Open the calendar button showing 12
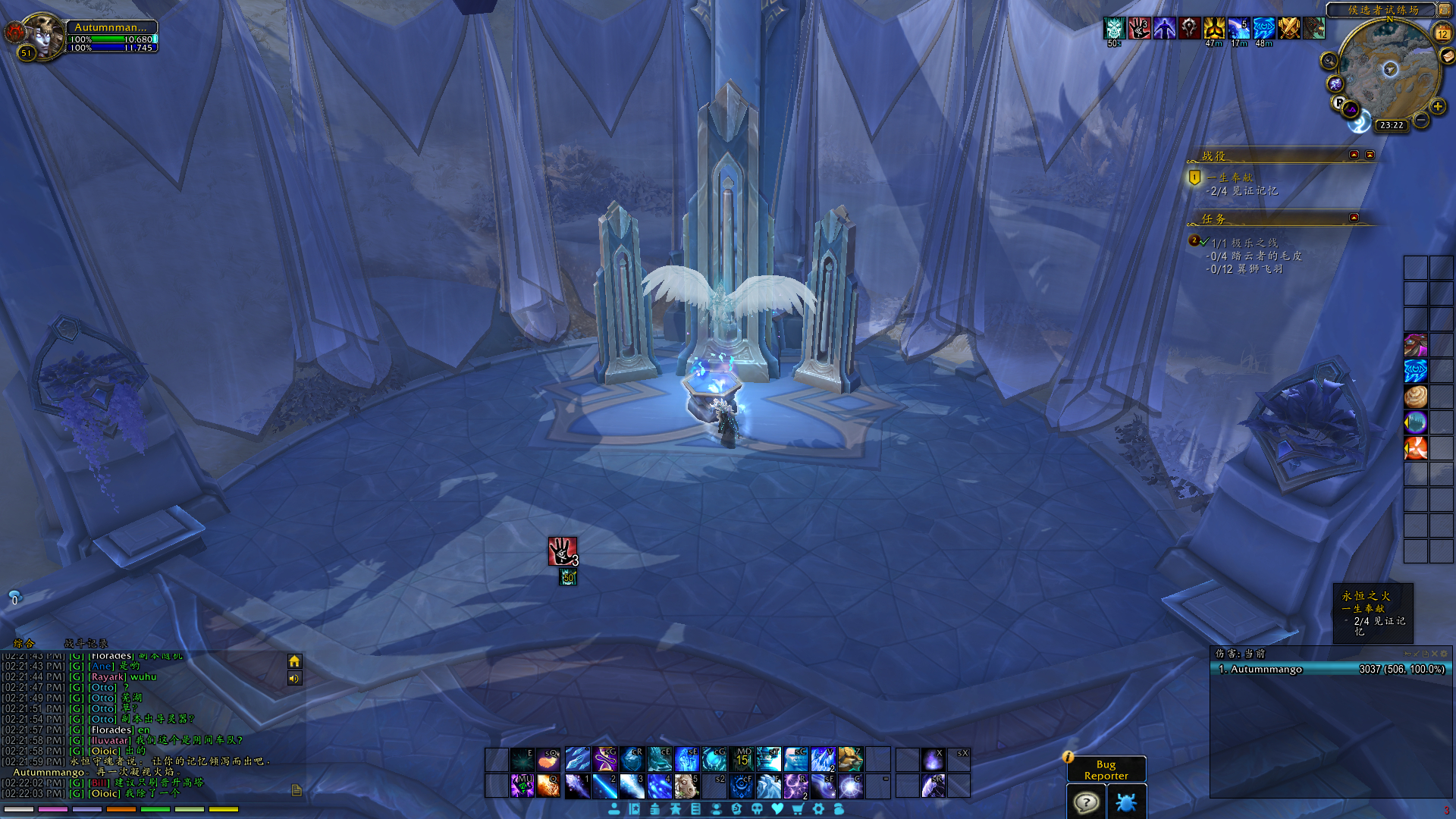The image size is (1456, 819). [1442, 33]
